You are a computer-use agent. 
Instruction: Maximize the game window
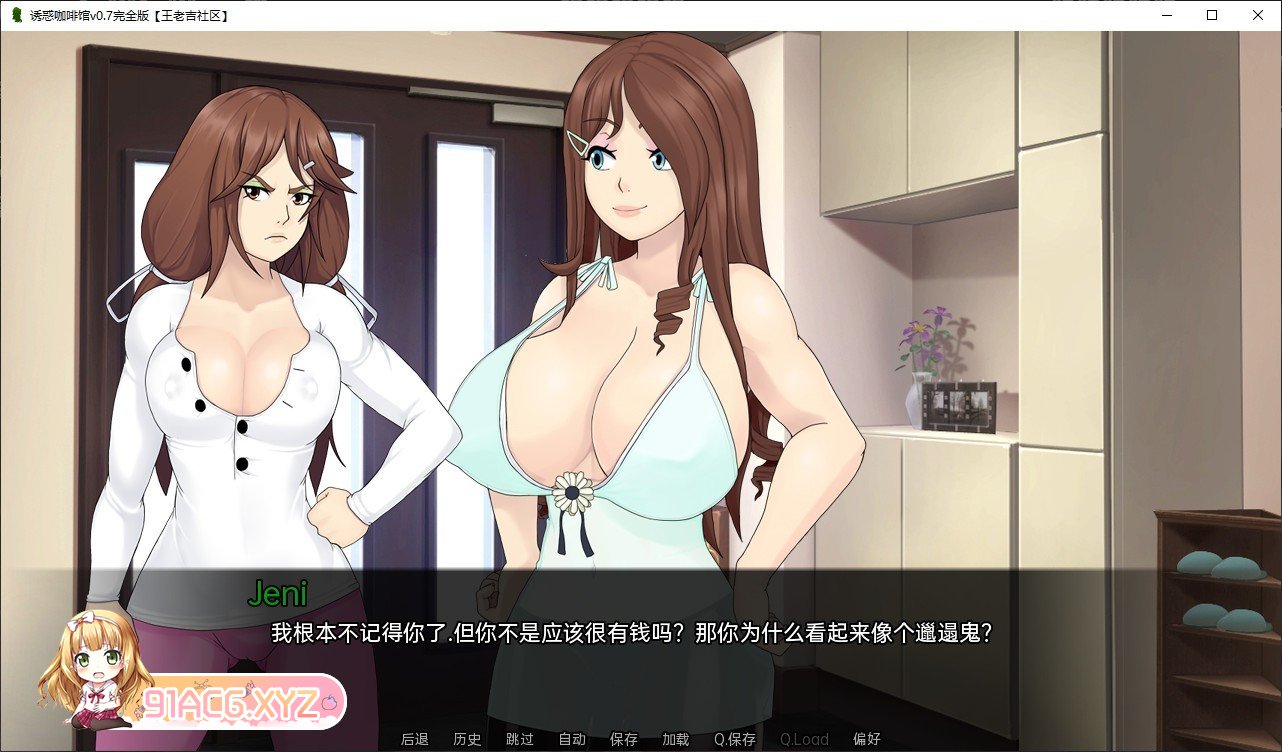pyautogui.click(x=1212, y=15)
